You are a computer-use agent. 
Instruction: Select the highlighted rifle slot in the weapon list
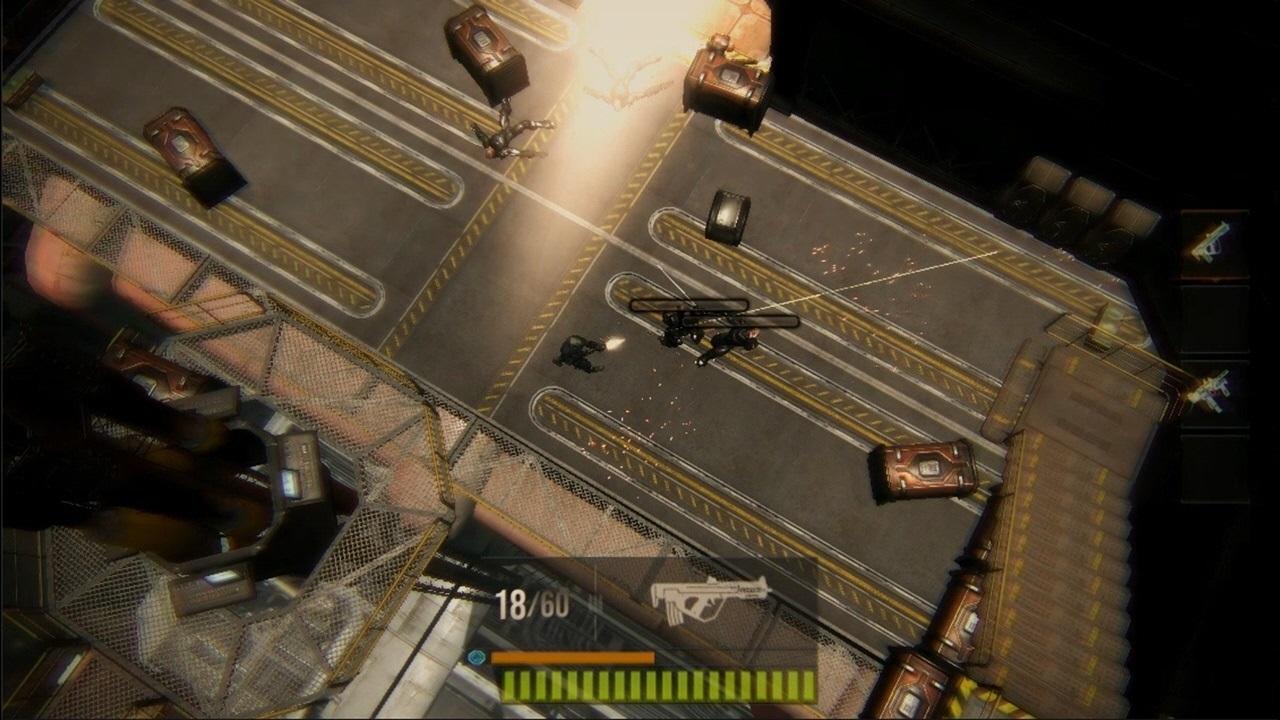[x=1213, y=243]
